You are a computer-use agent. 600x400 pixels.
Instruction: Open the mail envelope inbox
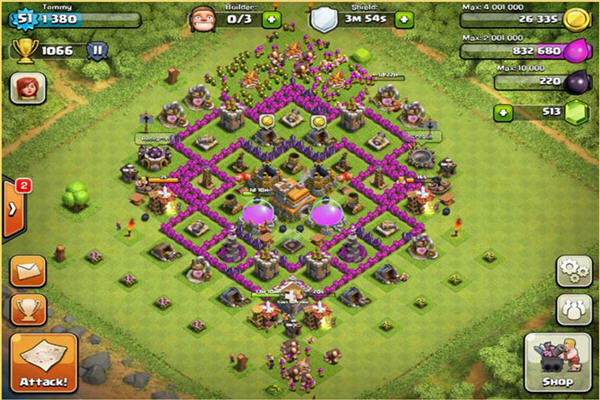point(29,271)
